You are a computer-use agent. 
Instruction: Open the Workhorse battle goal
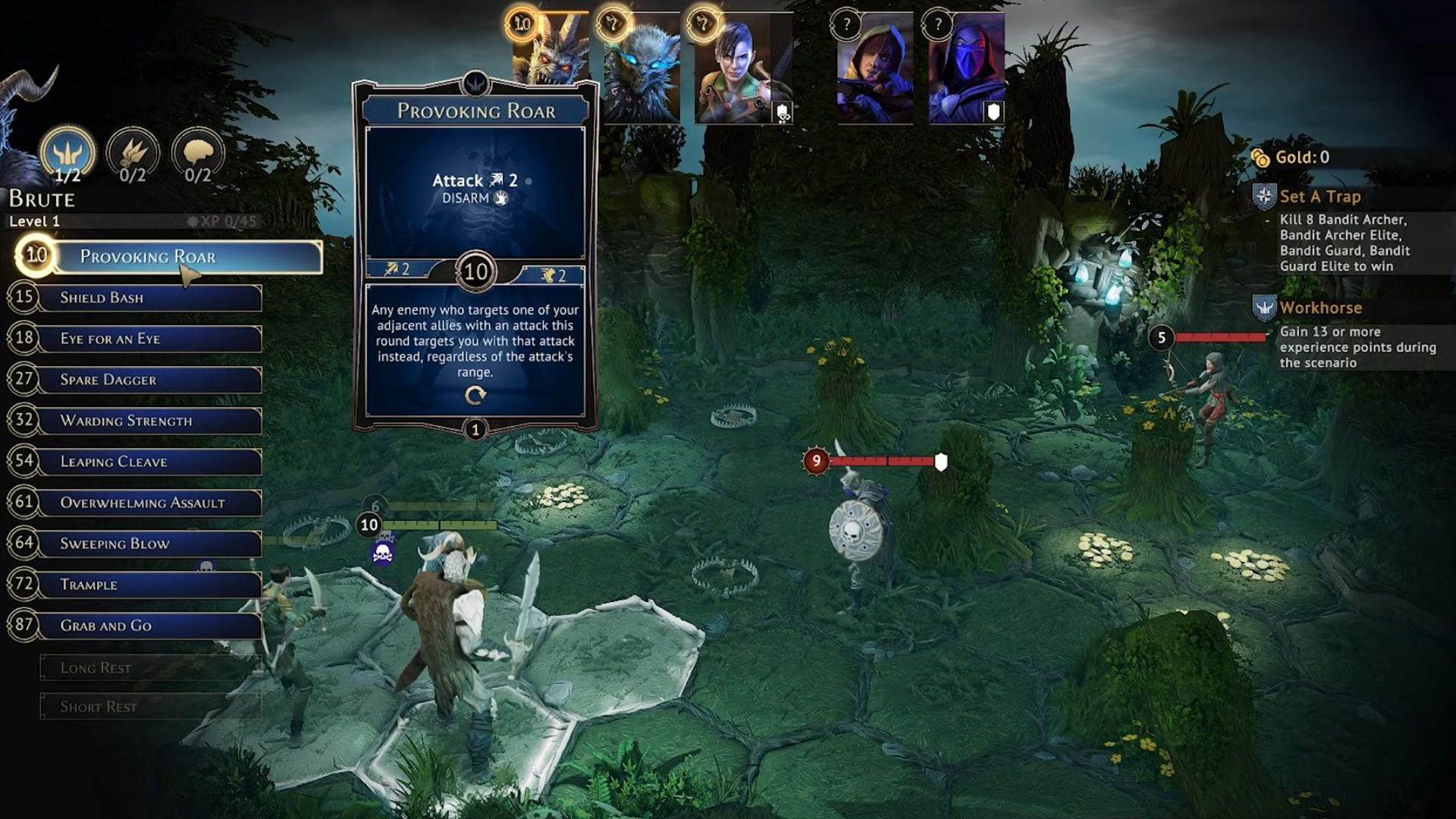1320,308
